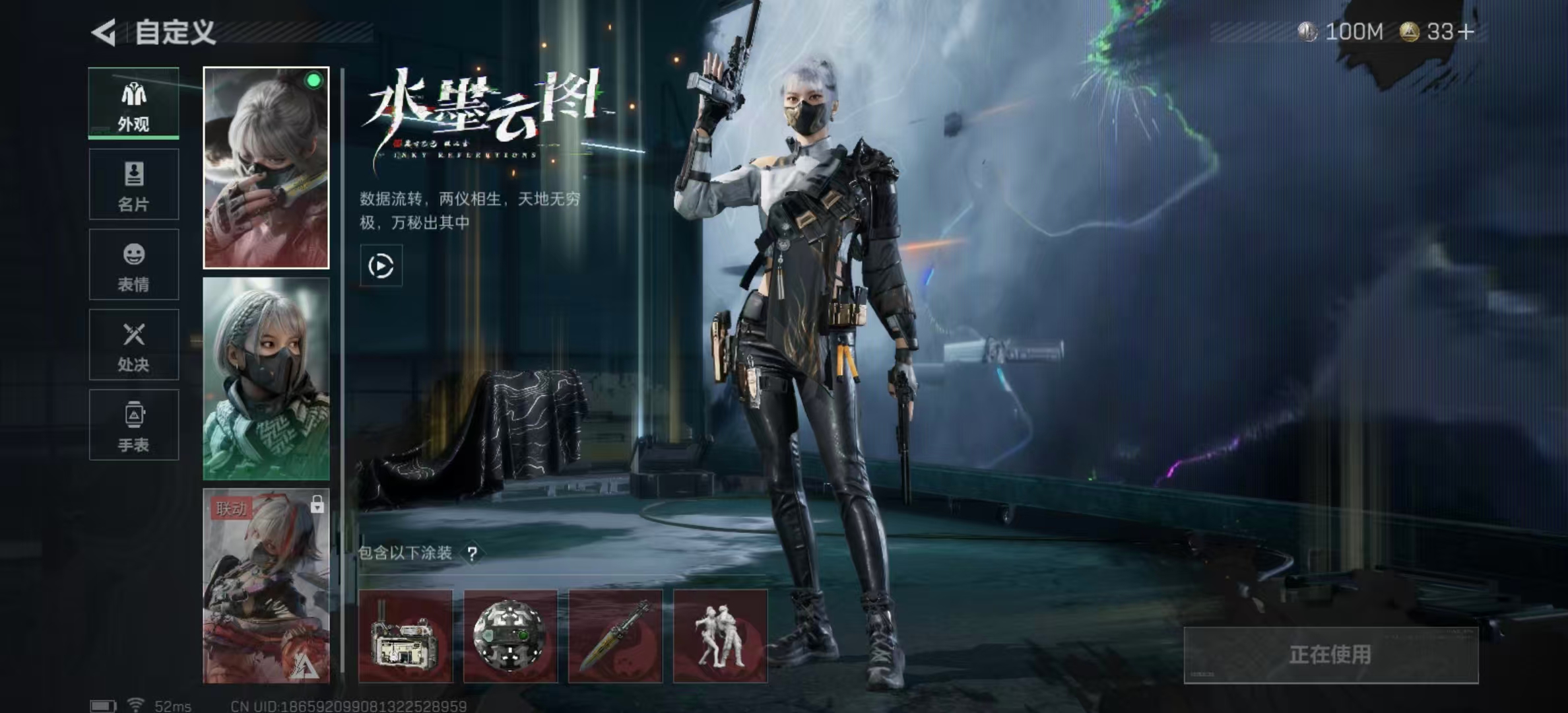Play the skin preview video

click(381, 266)
